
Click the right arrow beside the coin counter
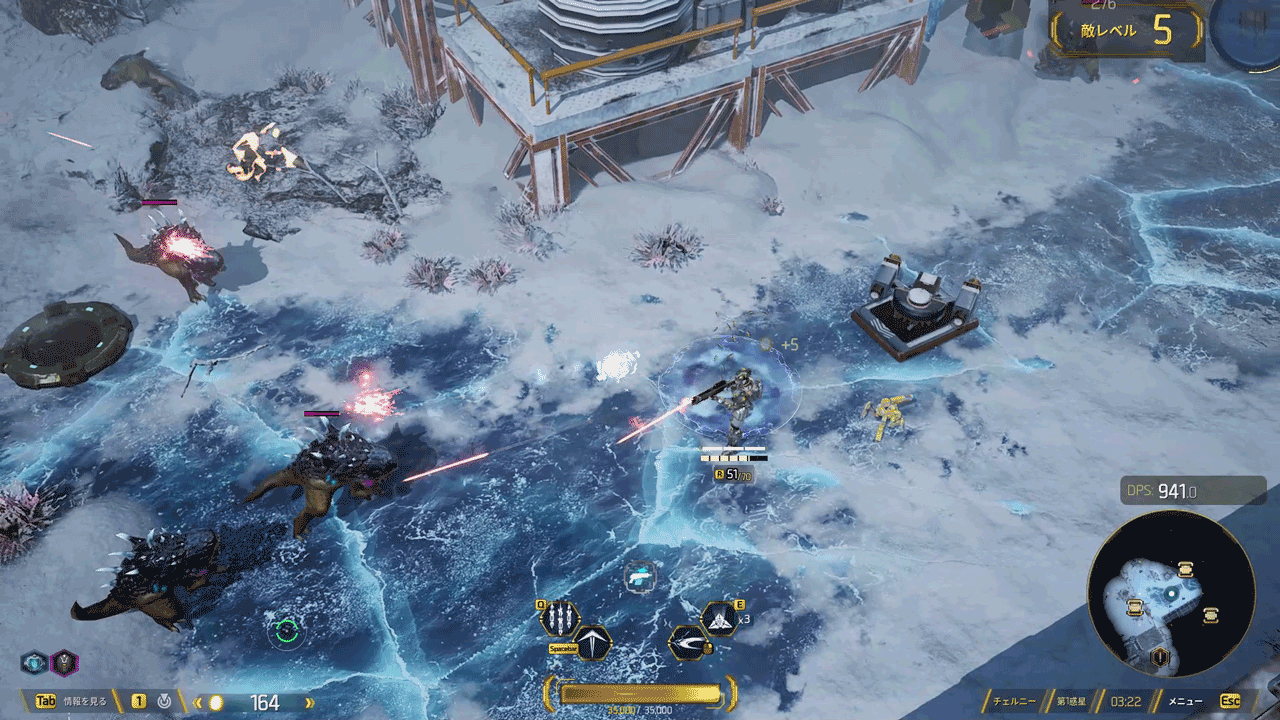click(x=308, y=702)
